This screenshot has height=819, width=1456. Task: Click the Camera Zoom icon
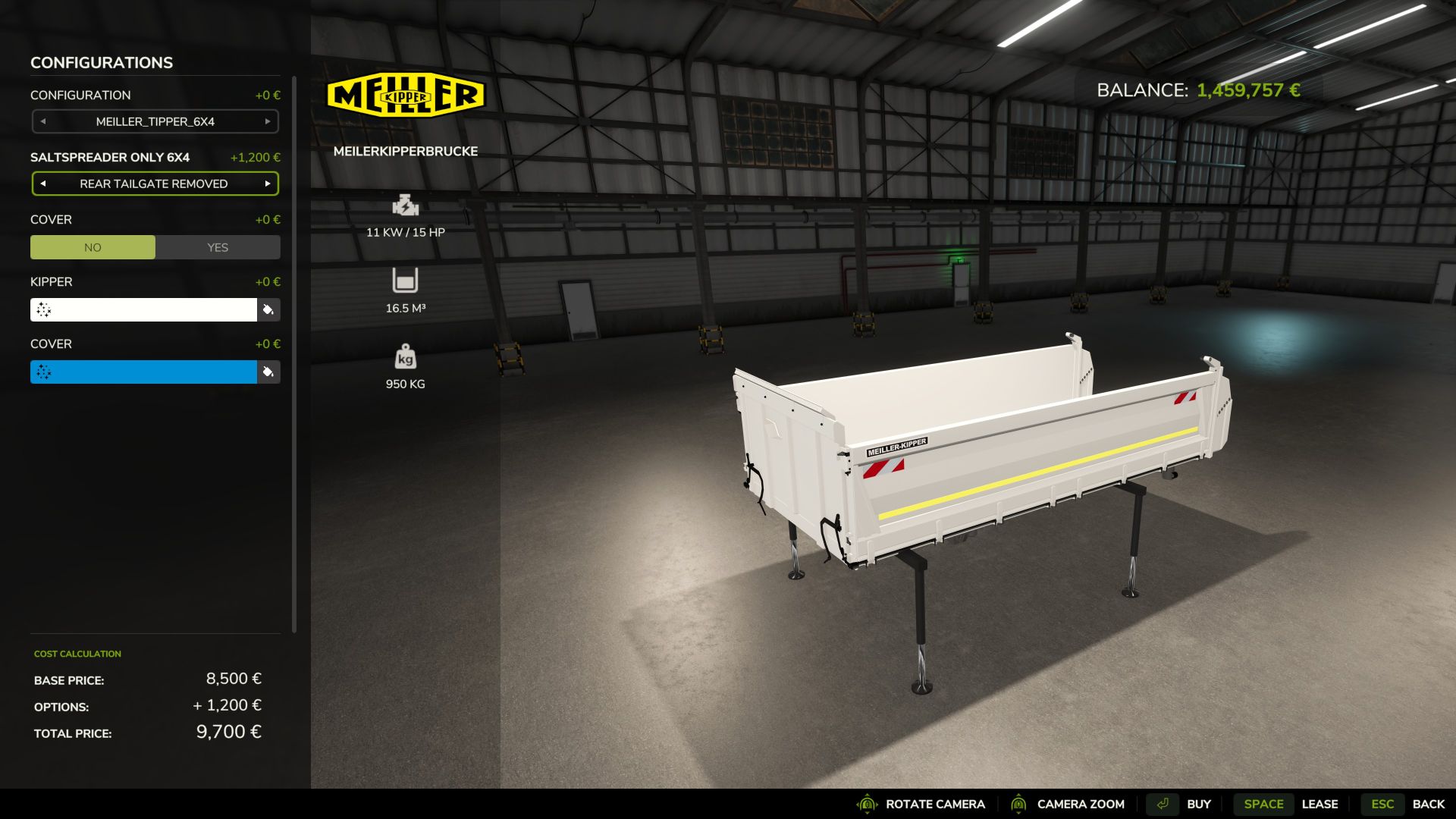pyautogui.click(x=1019, y=803)
